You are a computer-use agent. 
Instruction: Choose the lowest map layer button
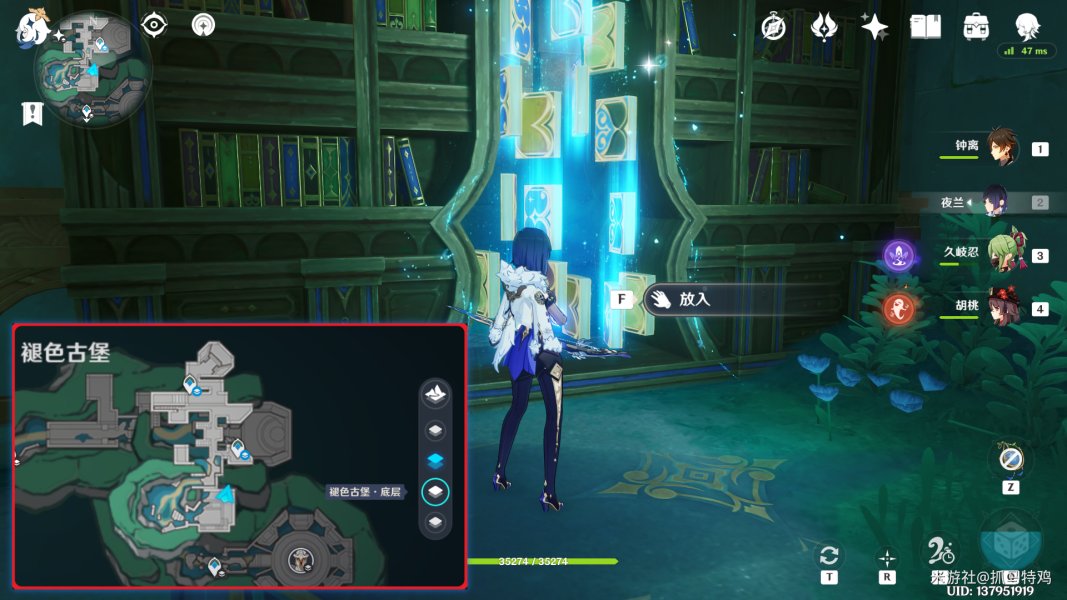pos(435,522)
